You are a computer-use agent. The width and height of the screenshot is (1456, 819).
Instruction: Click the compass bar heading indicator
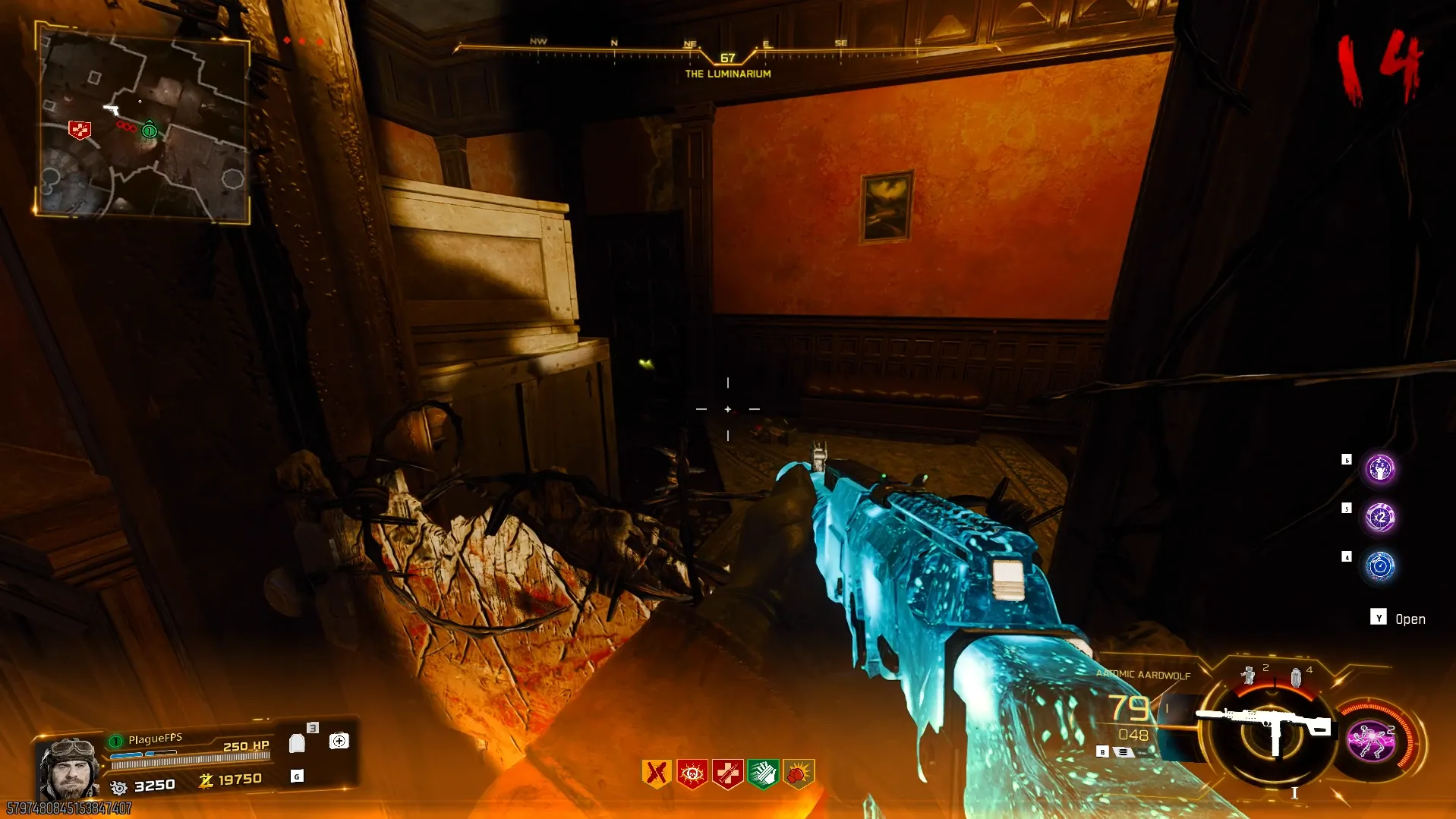tap(727, 58)
